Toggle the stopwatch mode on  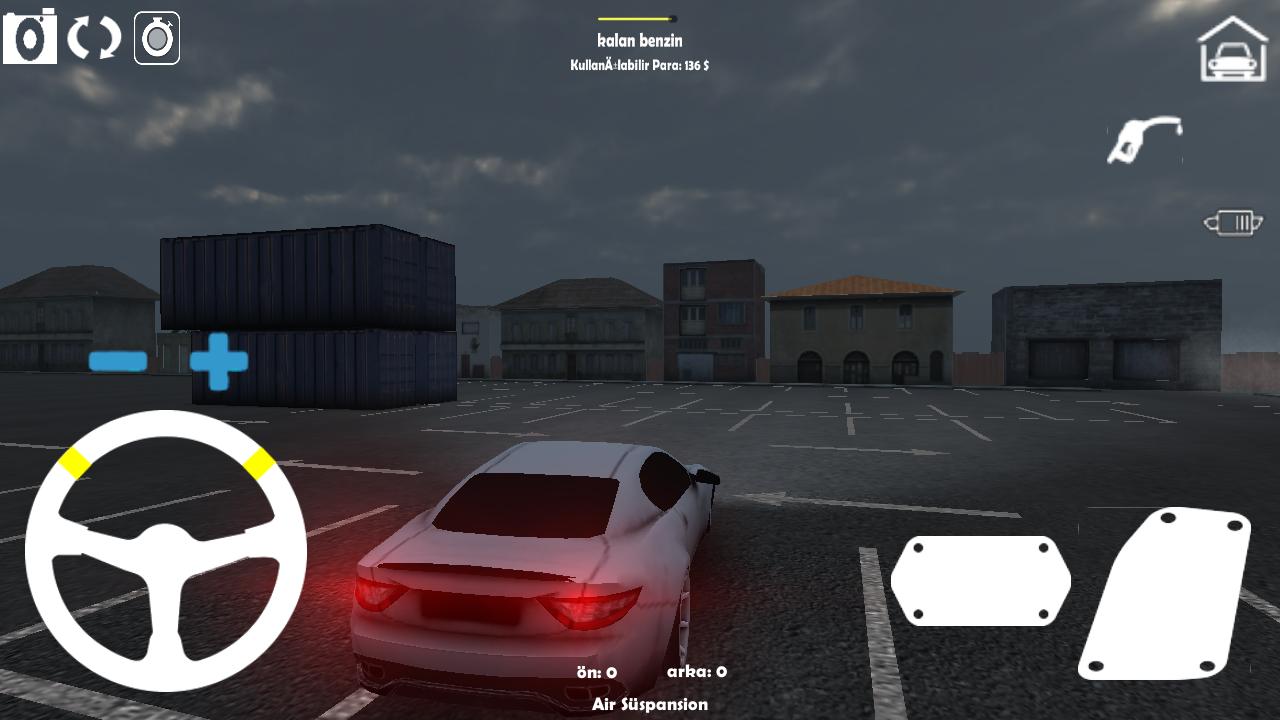pos(156,37)
